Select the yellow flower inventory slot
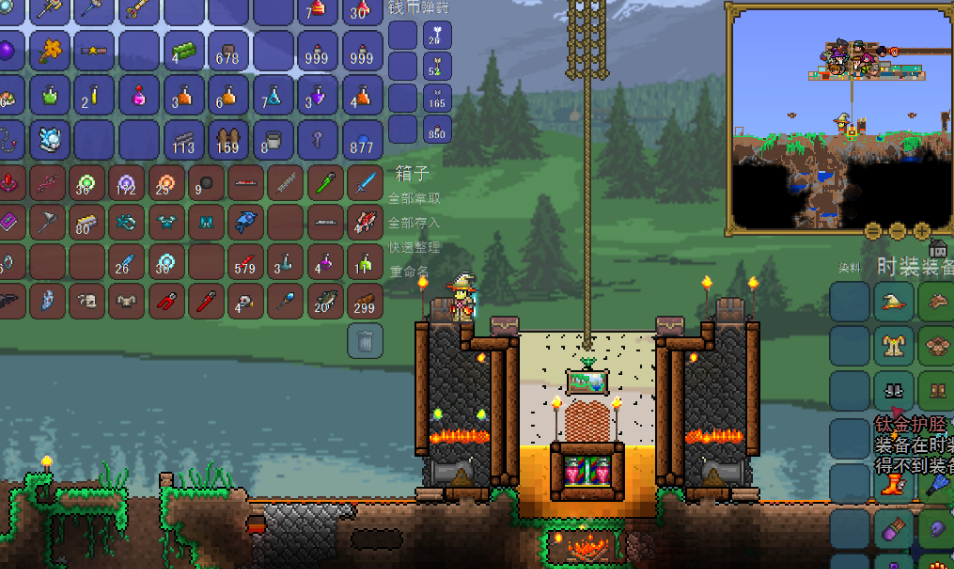954x569 pixels. [x=49, y=50]
